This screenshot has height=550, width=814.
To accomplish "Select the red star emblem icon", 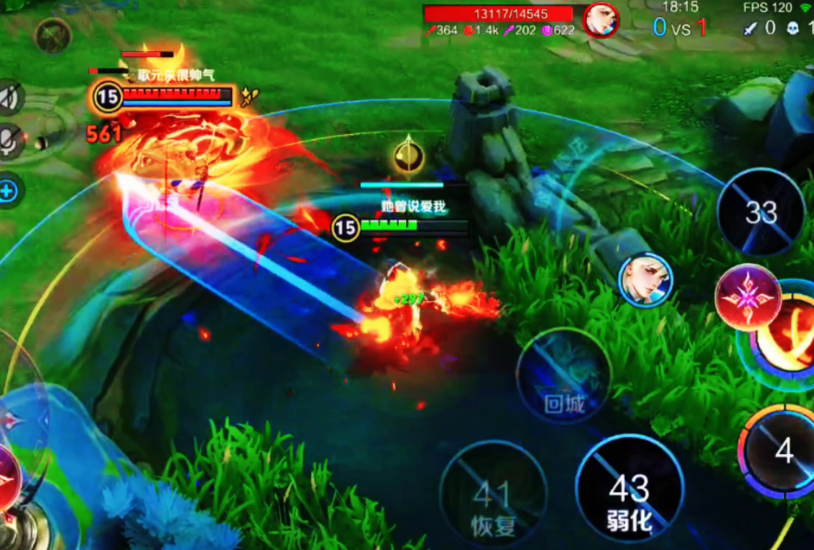I will [747, 298].
